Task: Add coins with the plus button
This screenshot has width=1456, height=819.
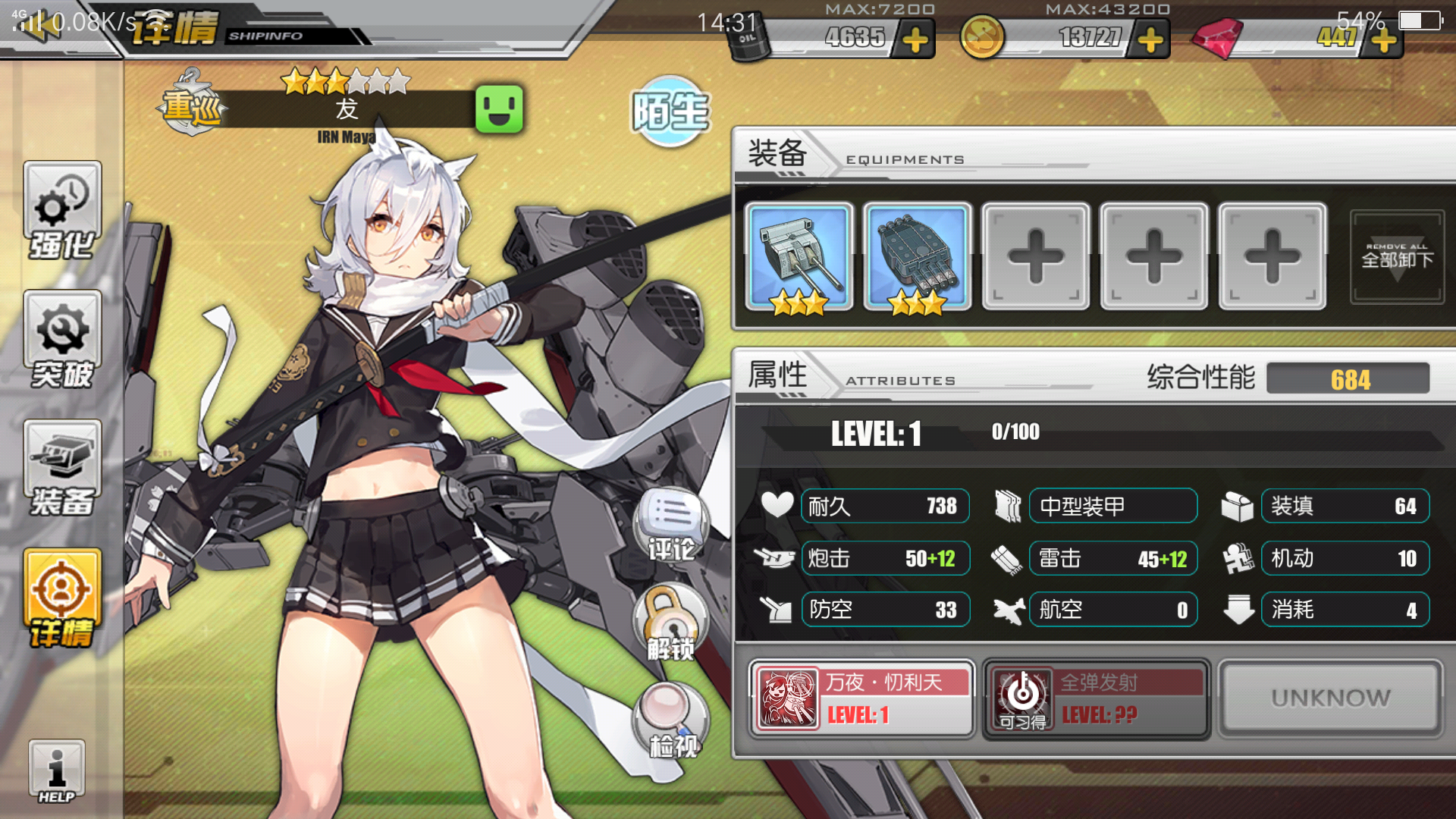Action: pyautogui.click(x=1150, y=39)
